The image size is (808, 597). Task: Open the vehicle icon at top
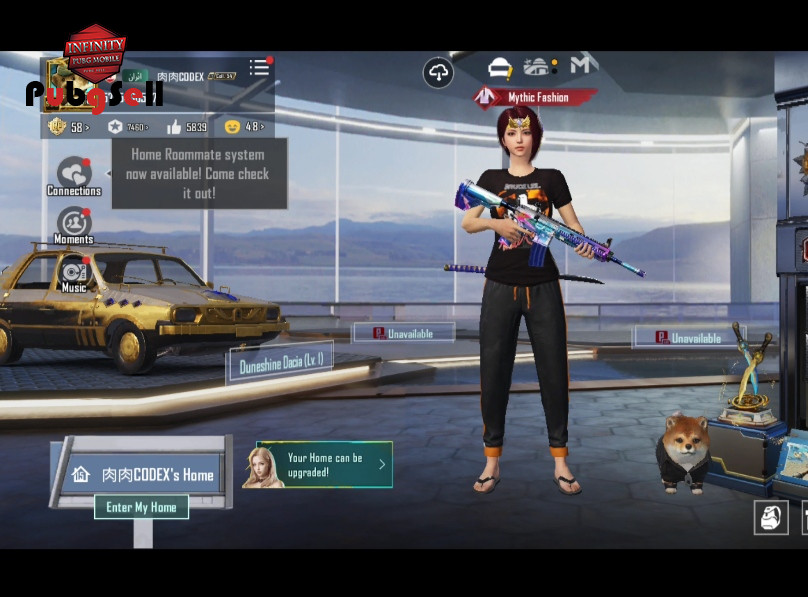pyautogui.click(x=499, y=68)
